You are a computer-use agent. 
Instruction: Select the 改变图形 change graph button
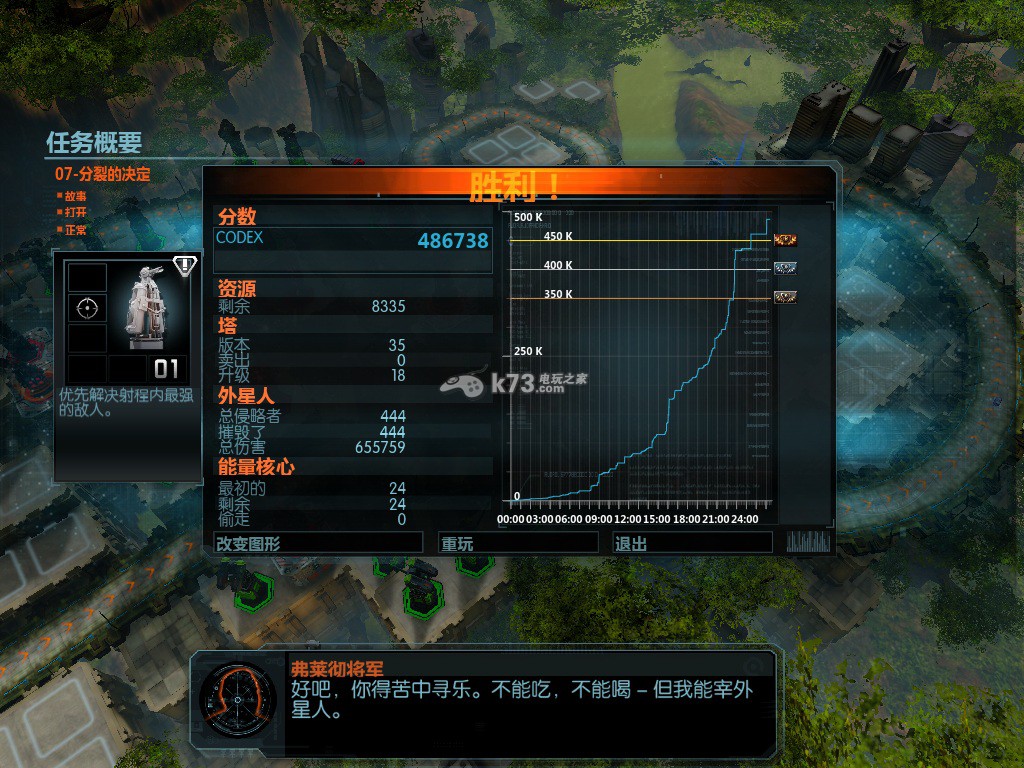coord(318,543)
